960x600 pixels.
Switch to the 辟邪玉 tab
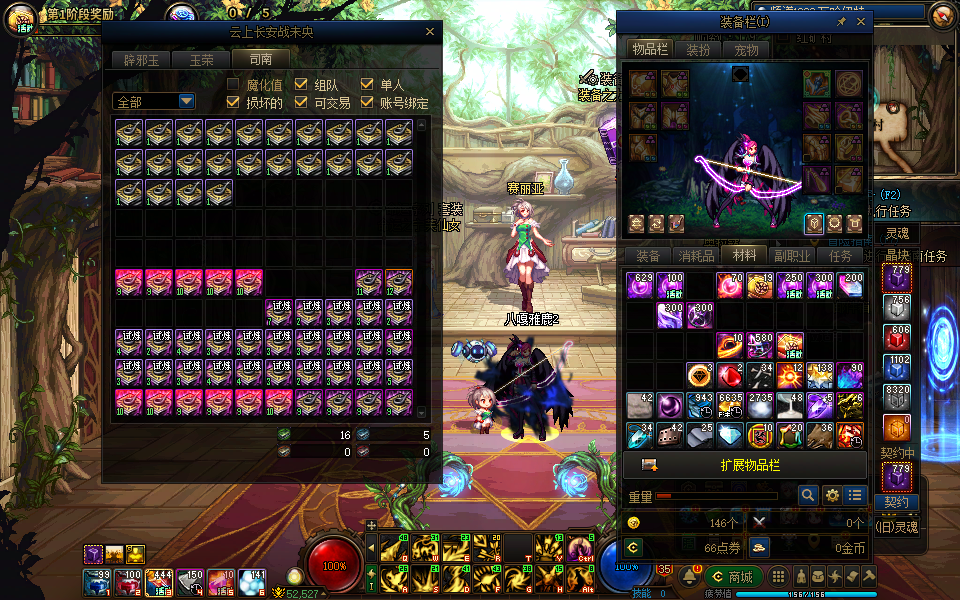click(x=139, y=59)
